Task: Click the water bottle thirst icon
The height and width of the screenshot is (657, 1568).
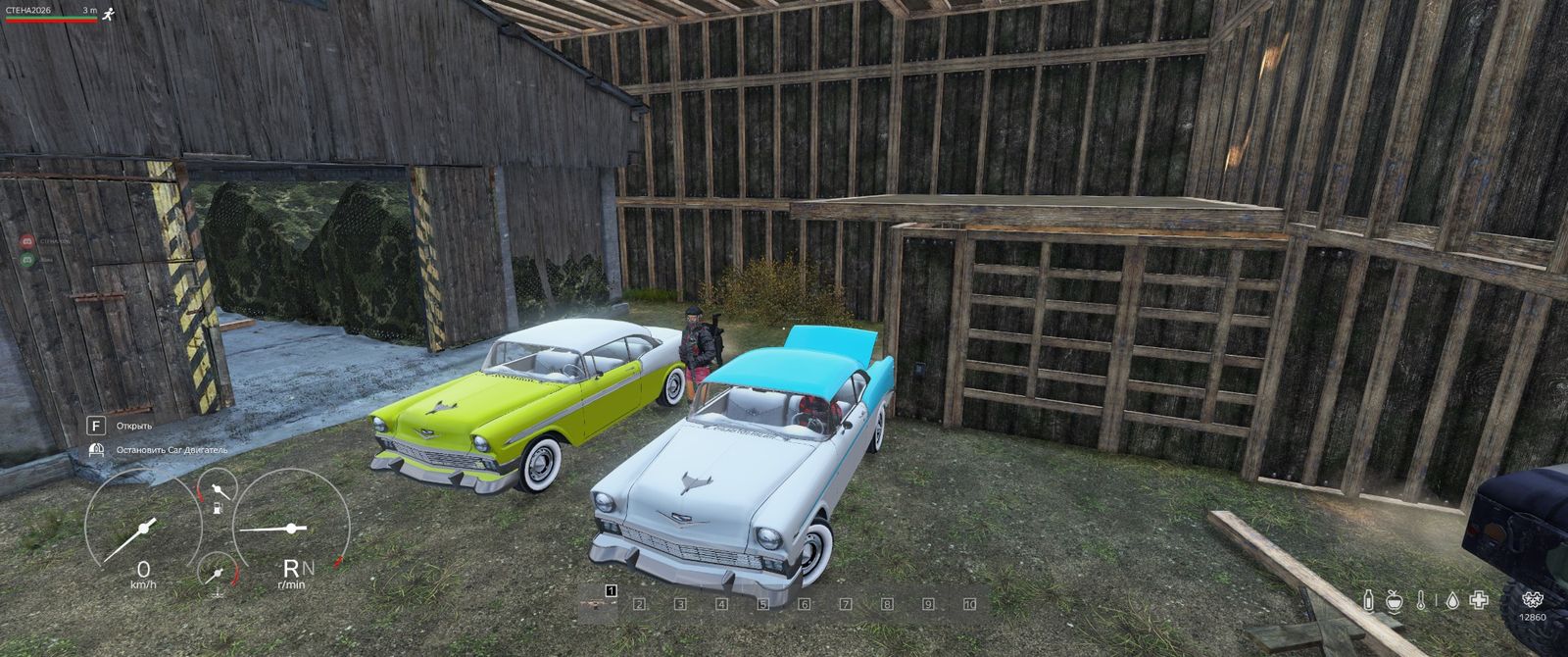Action: click(1368, 600)
